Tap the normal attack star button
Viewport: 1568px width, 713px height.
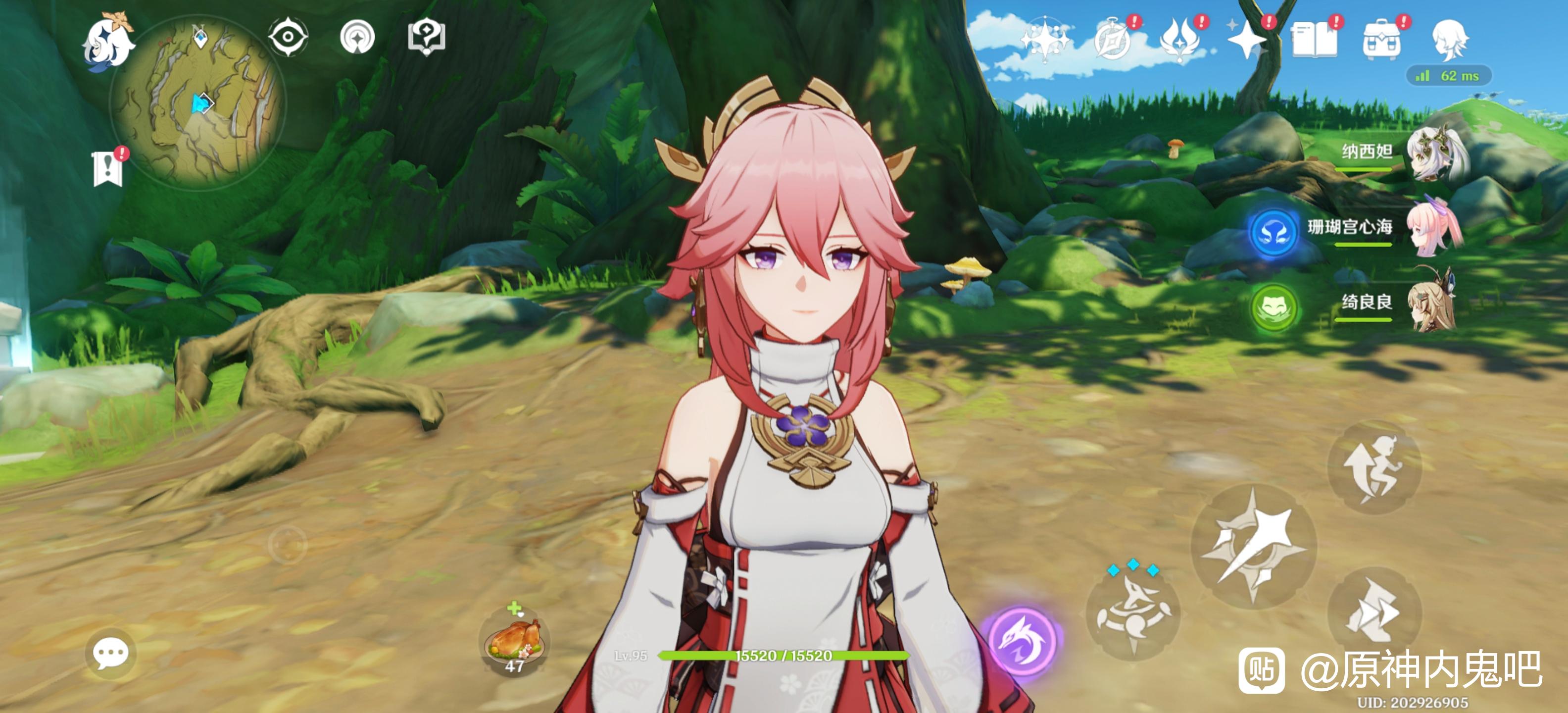click(1254, 546)
